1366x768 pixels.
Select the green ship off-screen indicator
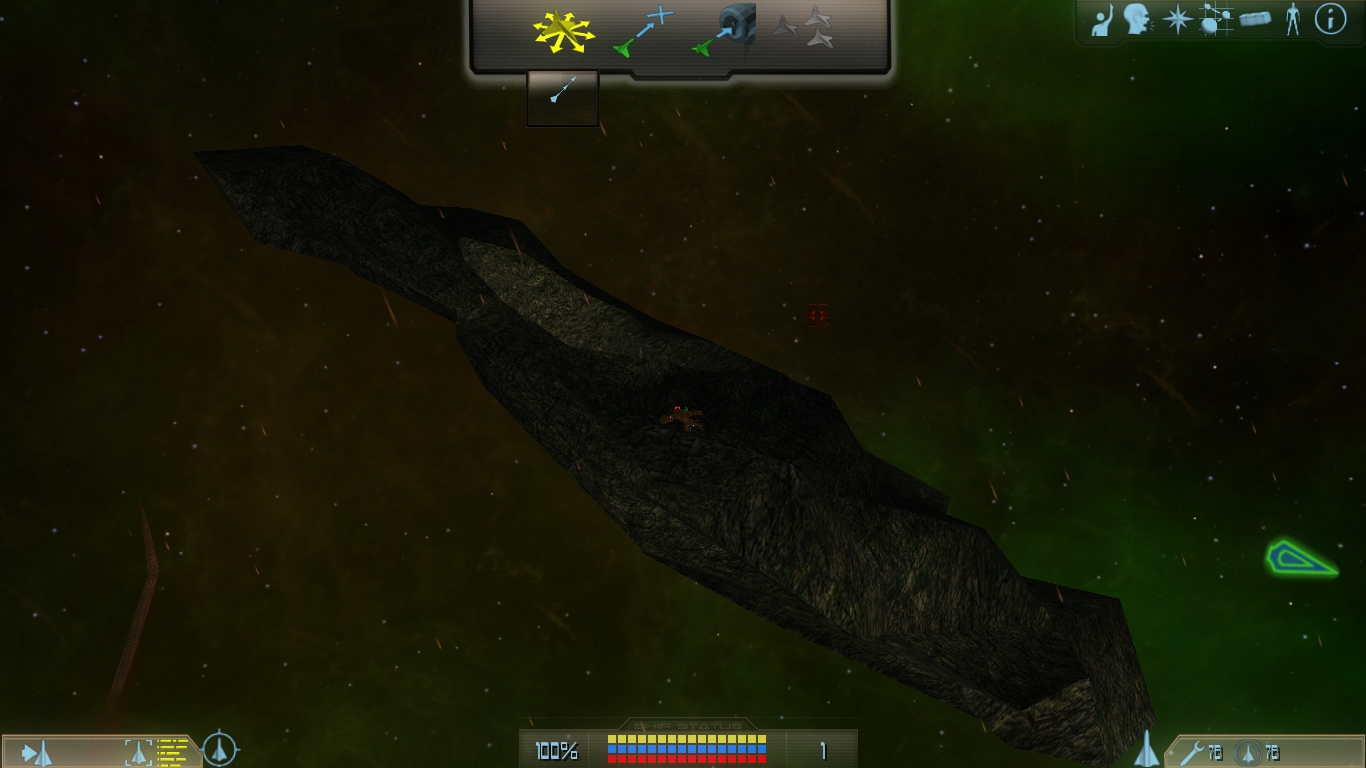[1300, 558]
